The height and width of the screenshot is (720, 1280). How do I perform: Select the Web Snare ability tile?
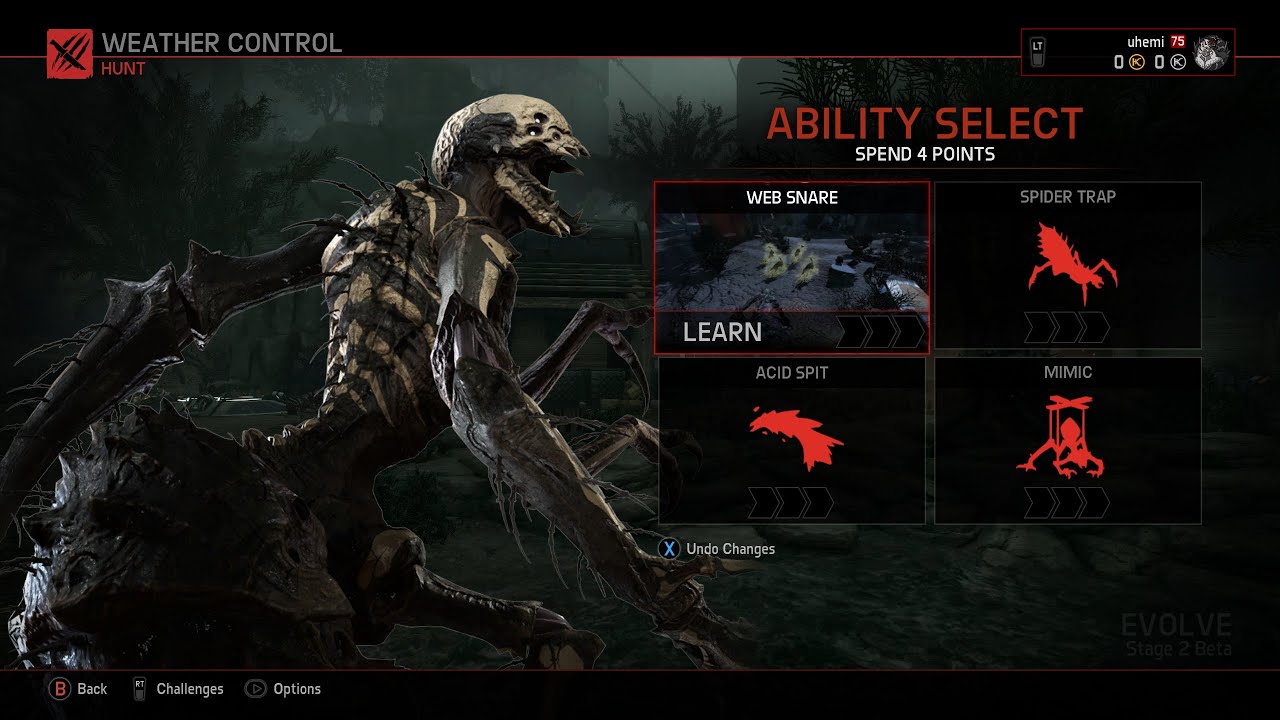791,267
